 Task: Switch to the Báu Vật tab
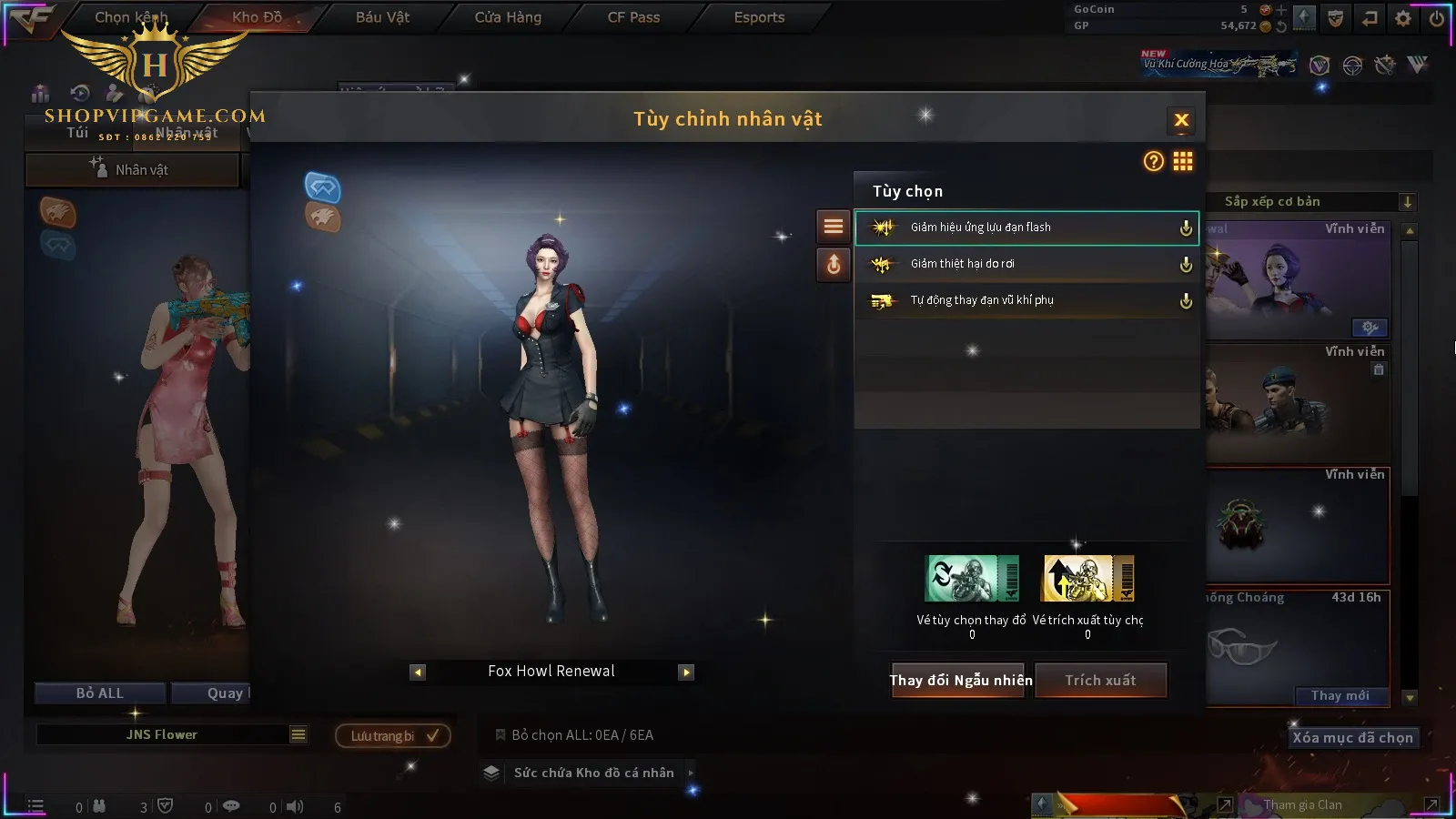click(x=382, y=17)
